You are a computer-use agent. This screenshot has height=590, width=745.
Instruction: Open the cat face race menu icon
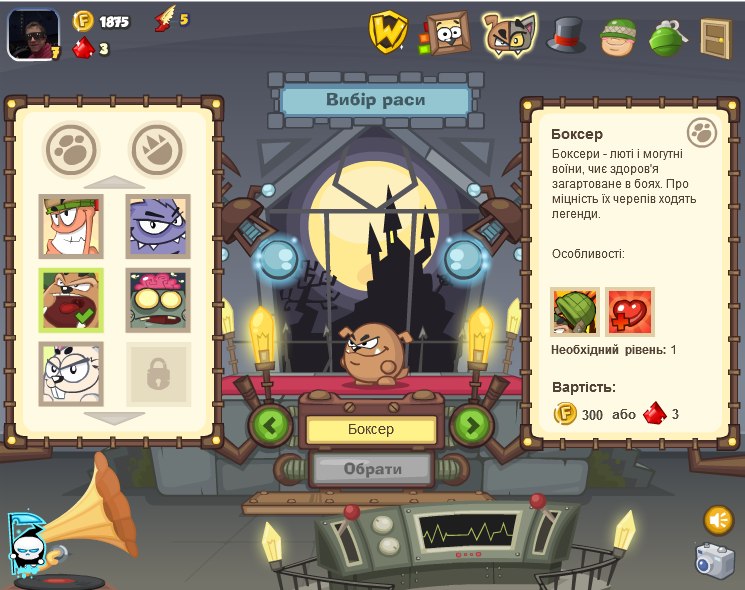pos(508,34)
